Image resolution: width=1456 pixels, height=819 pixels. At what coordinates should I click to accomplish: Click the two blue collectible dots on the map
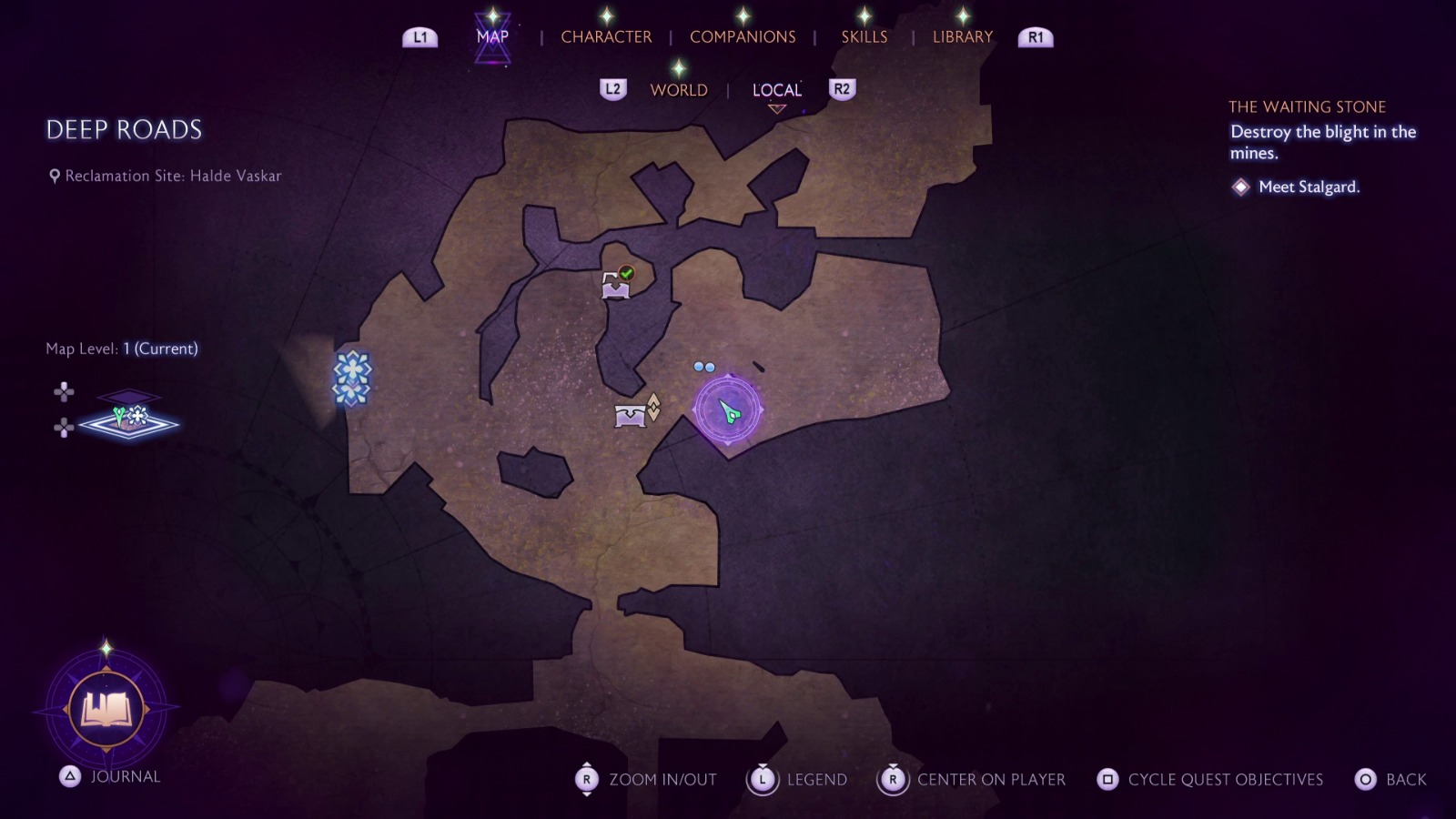(x=704, y=367)
